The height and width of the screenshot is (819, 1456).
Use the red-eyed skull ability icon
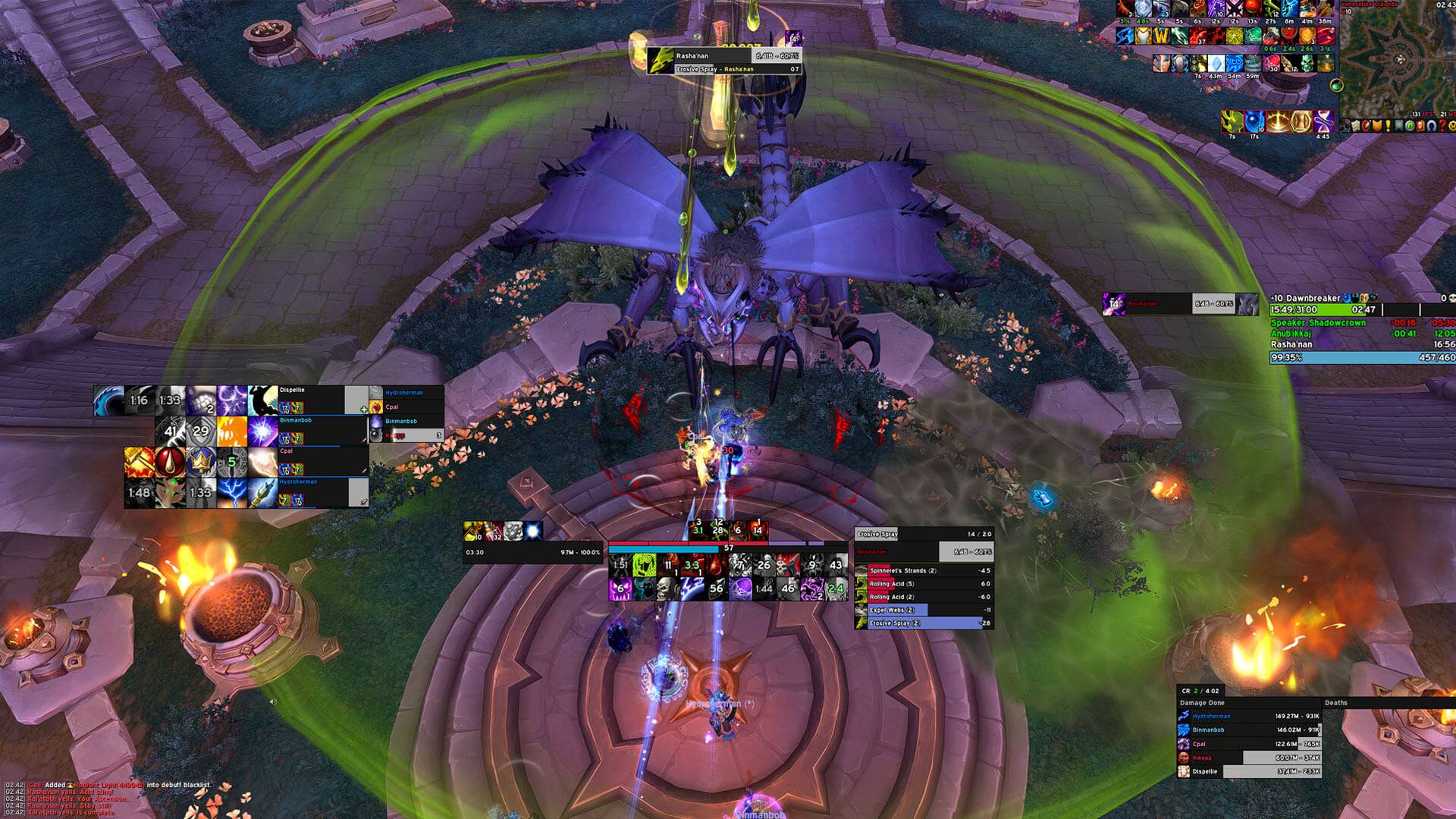(x=786, y=564)
